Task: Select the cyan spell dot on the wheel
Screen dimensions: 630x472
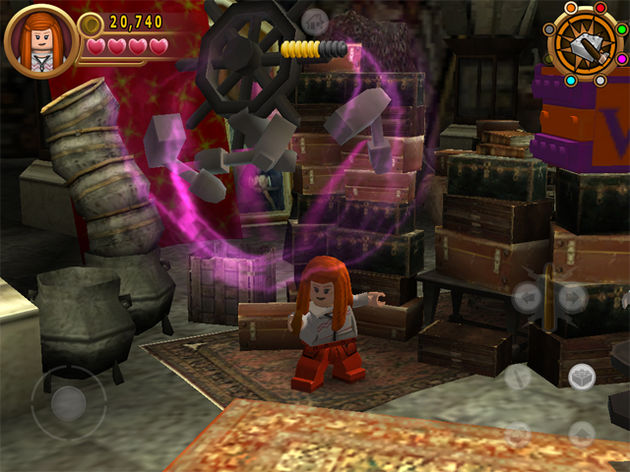Action: click(571, 80)
